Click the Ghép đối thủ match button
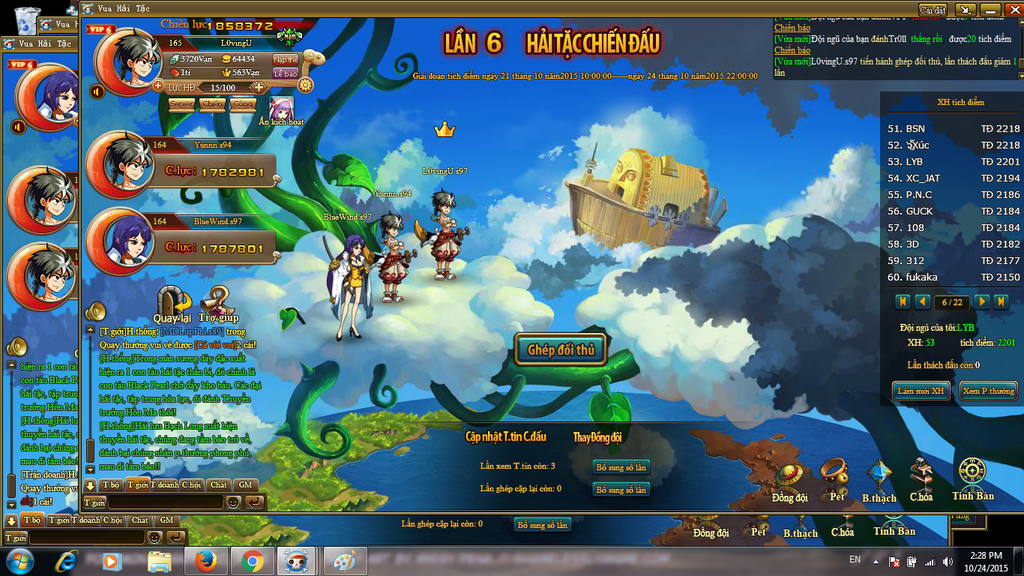Image resolution: width=1024 pixels, height=576 pixels. pyautogui.click(x=561, y=350)
